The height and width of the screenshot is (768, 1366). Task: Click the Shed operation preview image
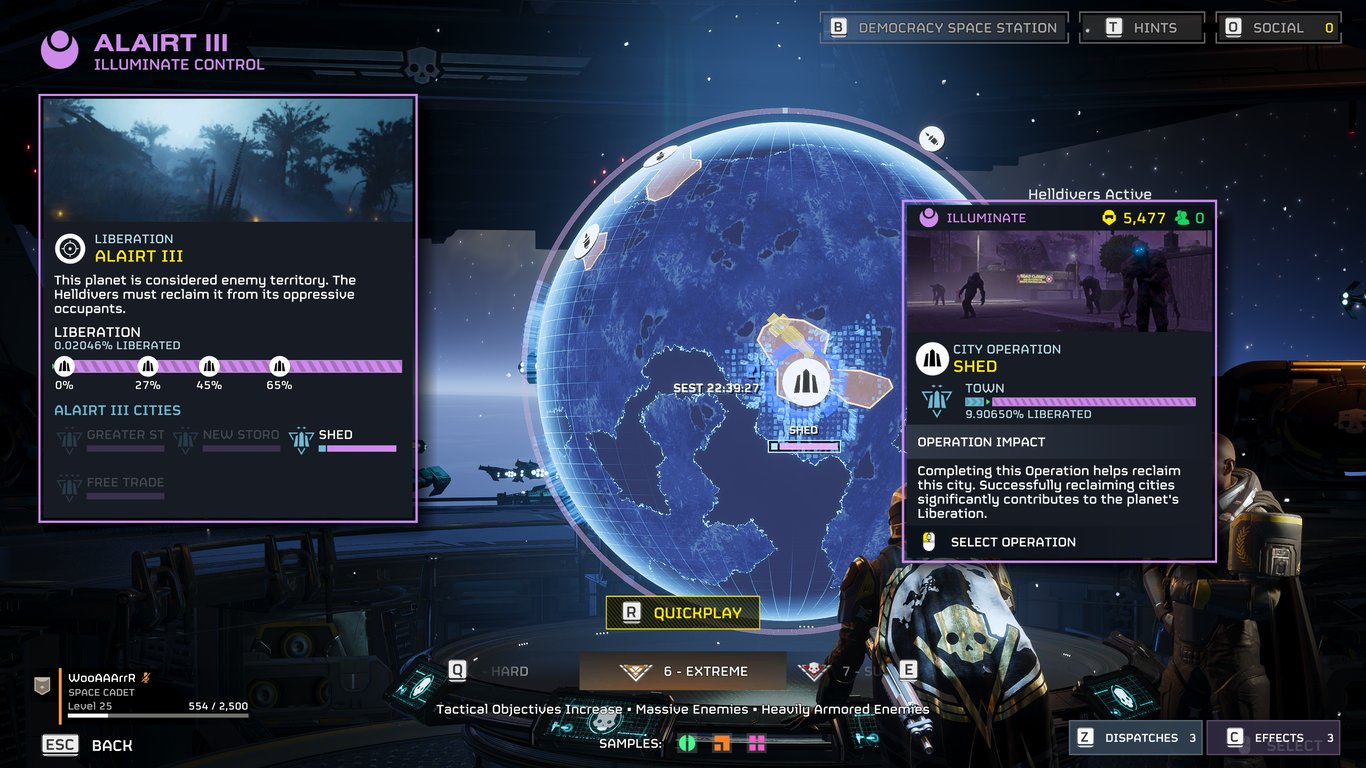[x=1060, y=282]
